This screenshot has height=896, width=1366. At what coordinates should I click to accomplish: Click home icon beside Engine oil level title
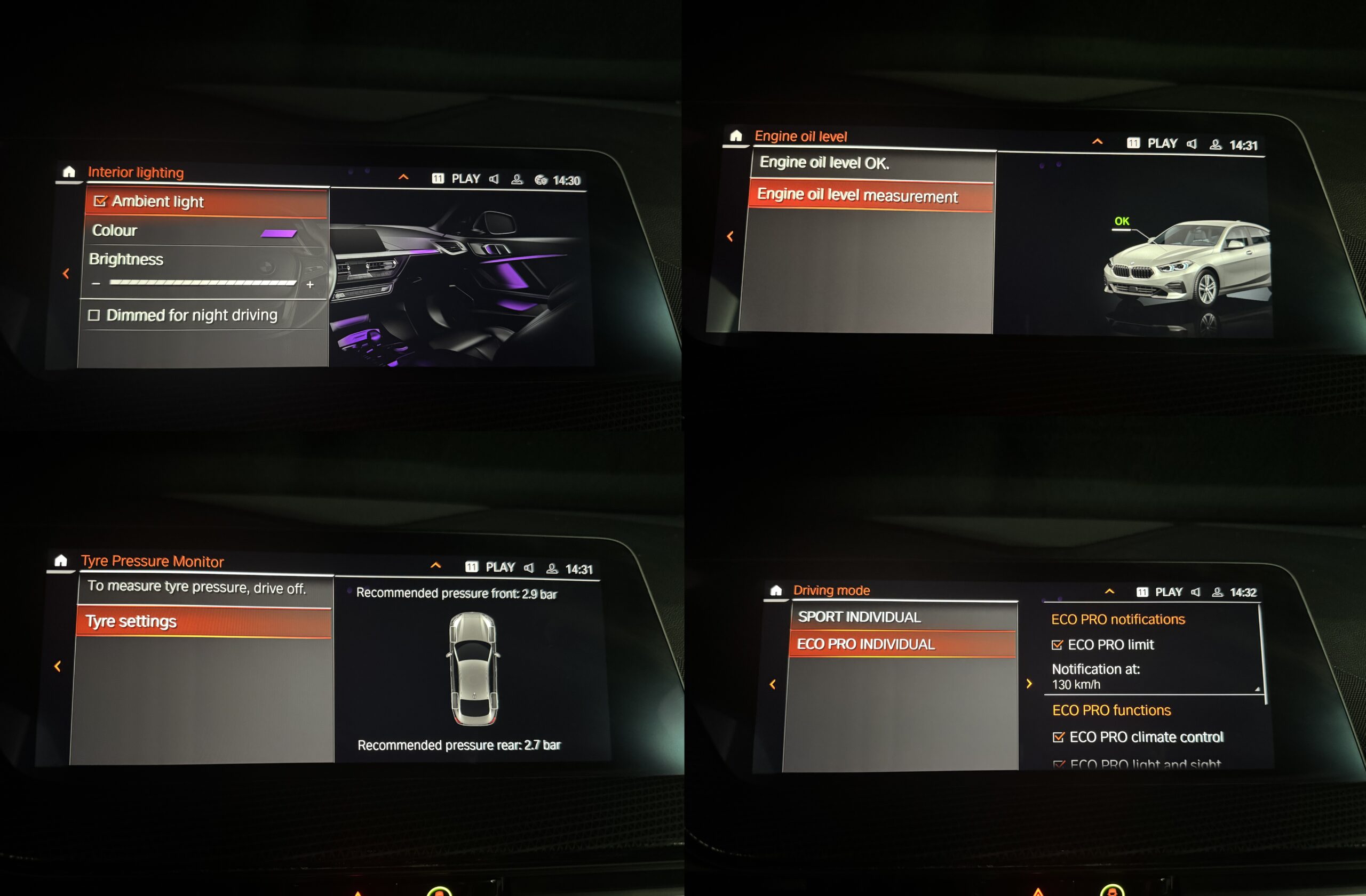[x=736, y=136]
